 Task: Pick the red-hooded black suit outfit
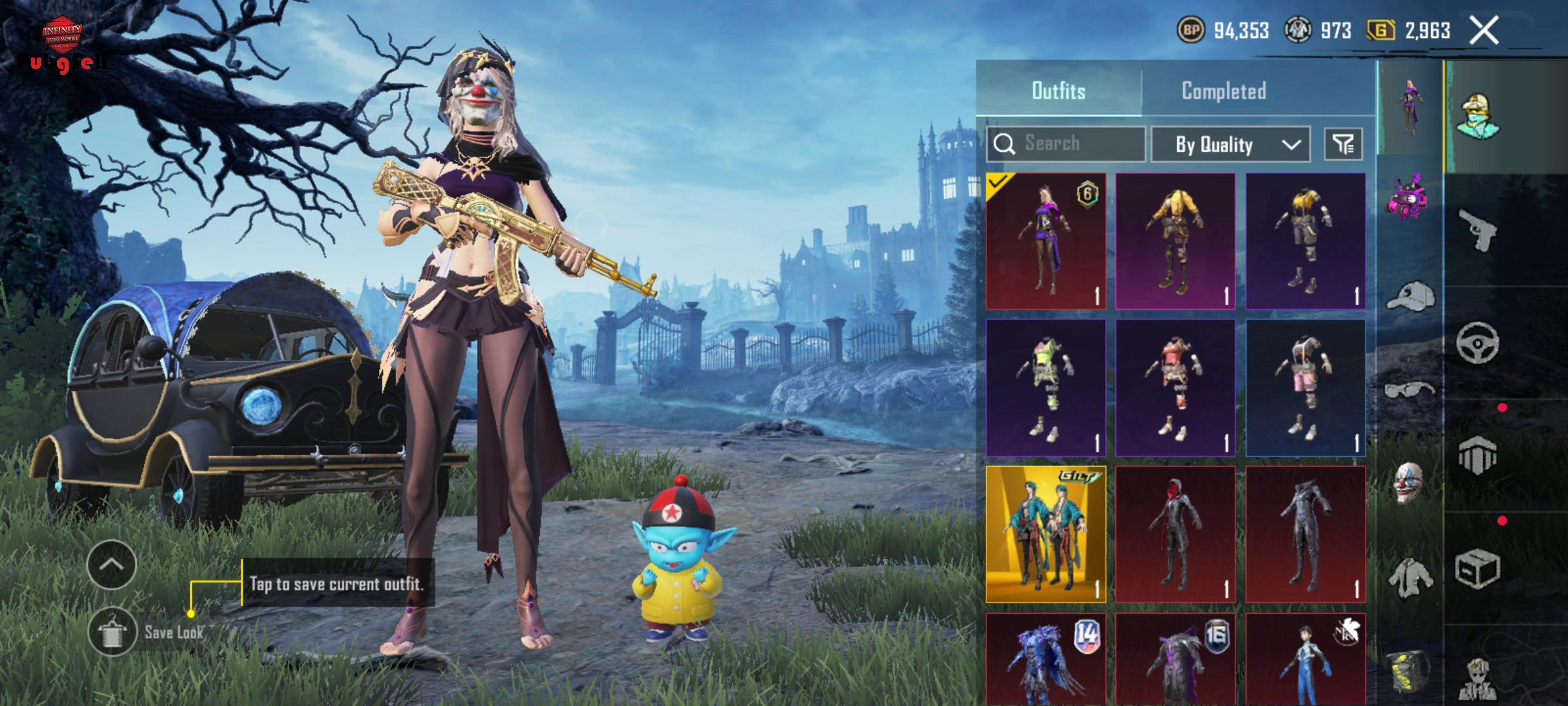[x=1175, y=534]
